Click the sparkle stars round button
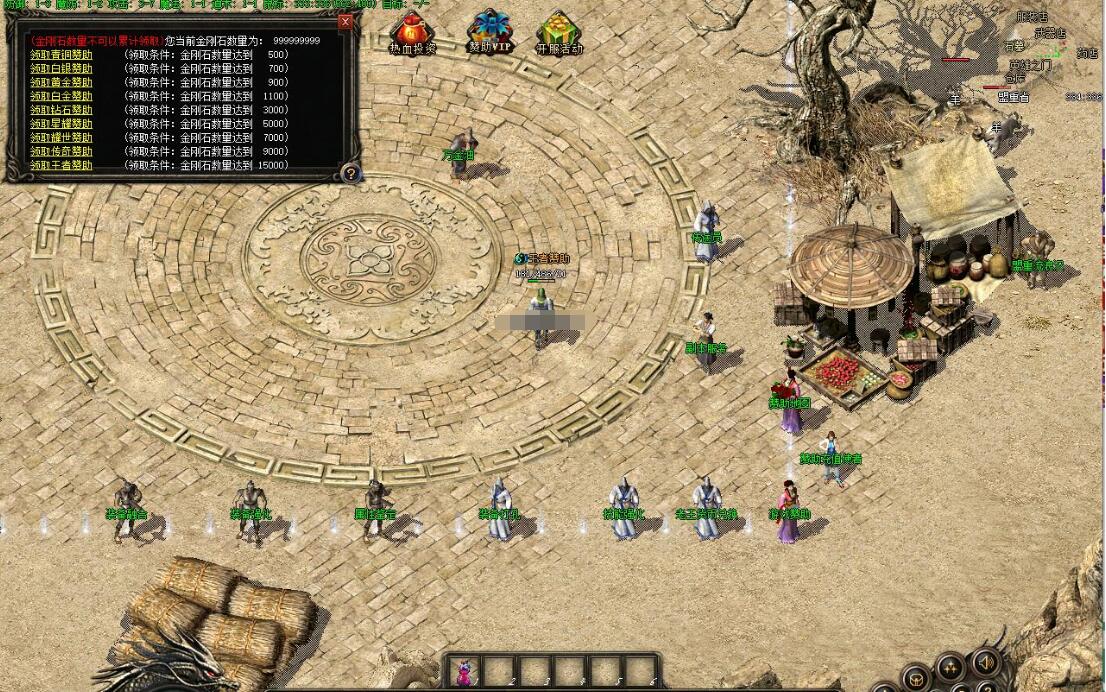1106x692 pixels. point(949,668)
